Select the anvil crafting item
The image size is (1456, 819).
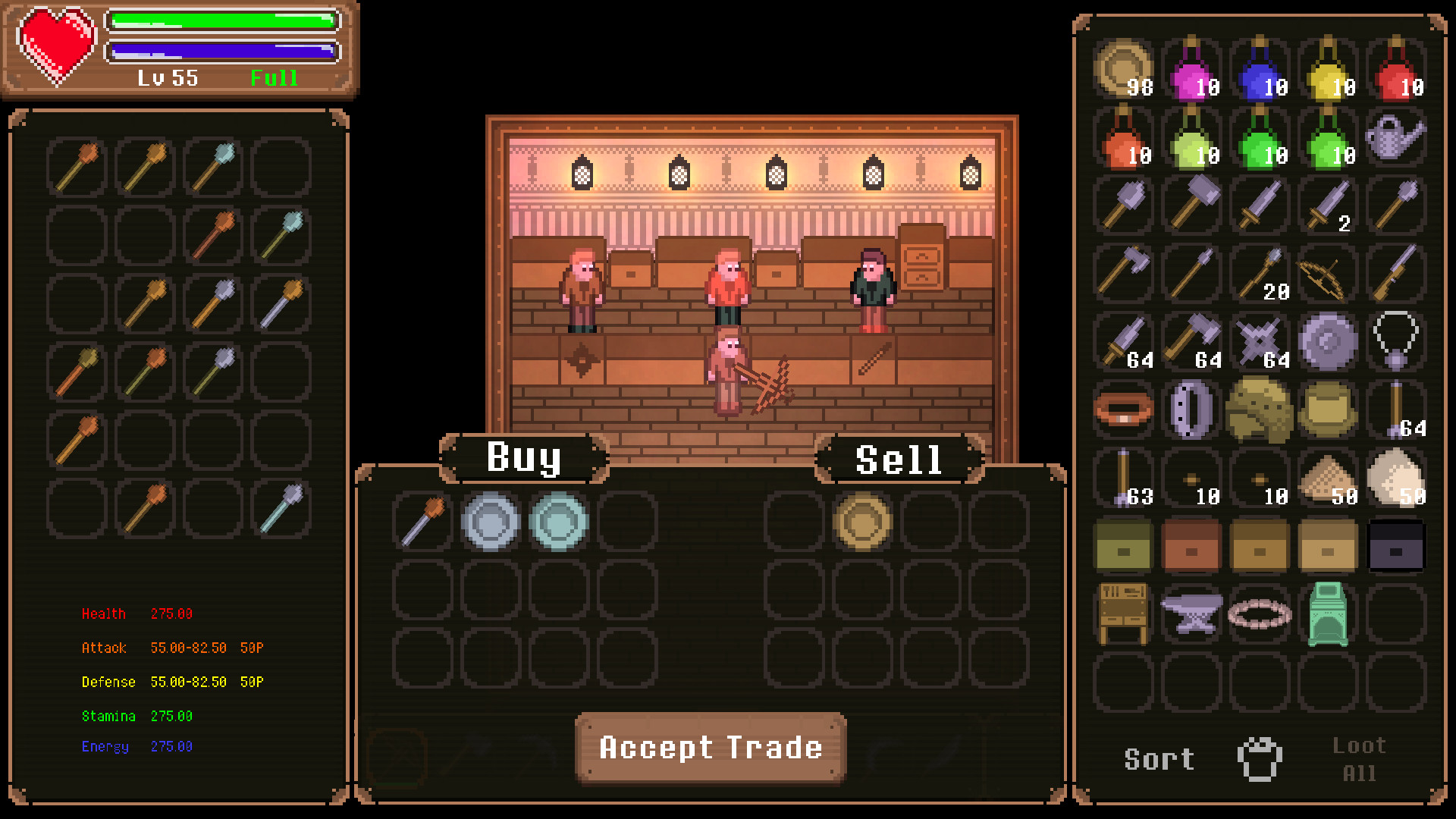click(1191, 613)
